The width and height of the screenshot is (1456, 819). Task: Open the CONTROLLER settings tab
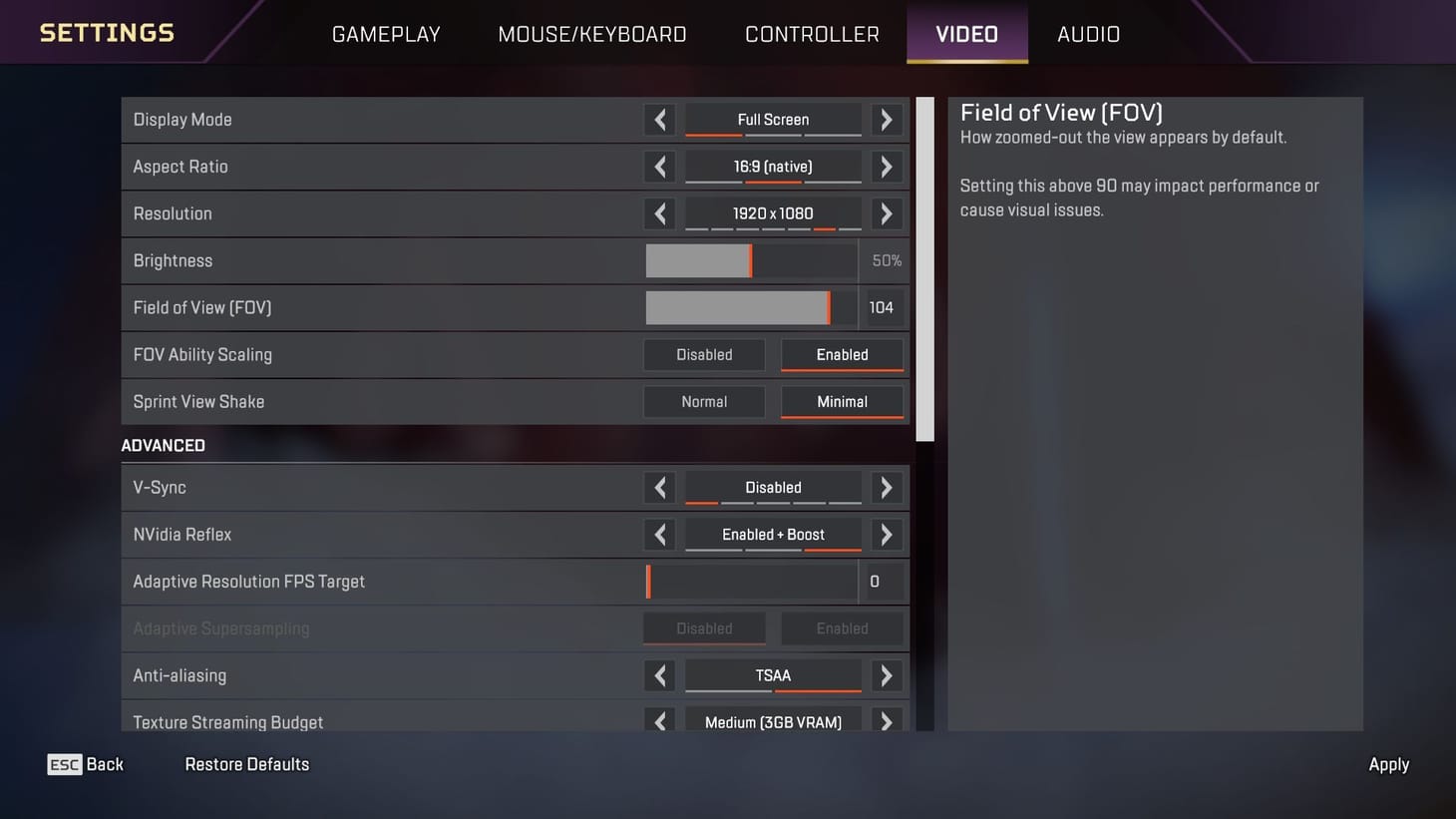pyautogui.click(x=811, y=33)
